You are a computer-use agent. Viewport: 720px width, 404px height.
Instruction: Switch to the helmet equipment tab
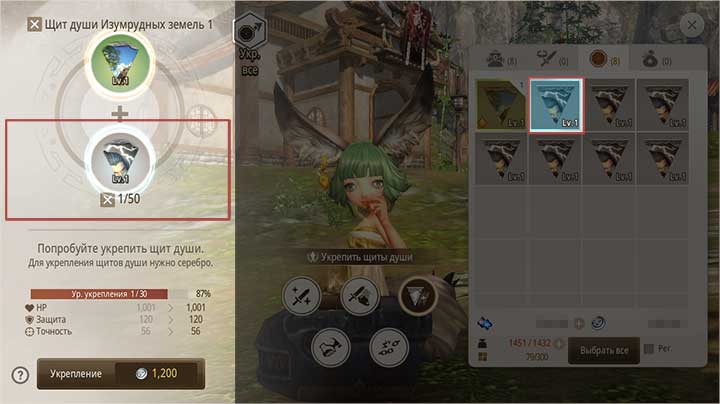coord(496,60)
